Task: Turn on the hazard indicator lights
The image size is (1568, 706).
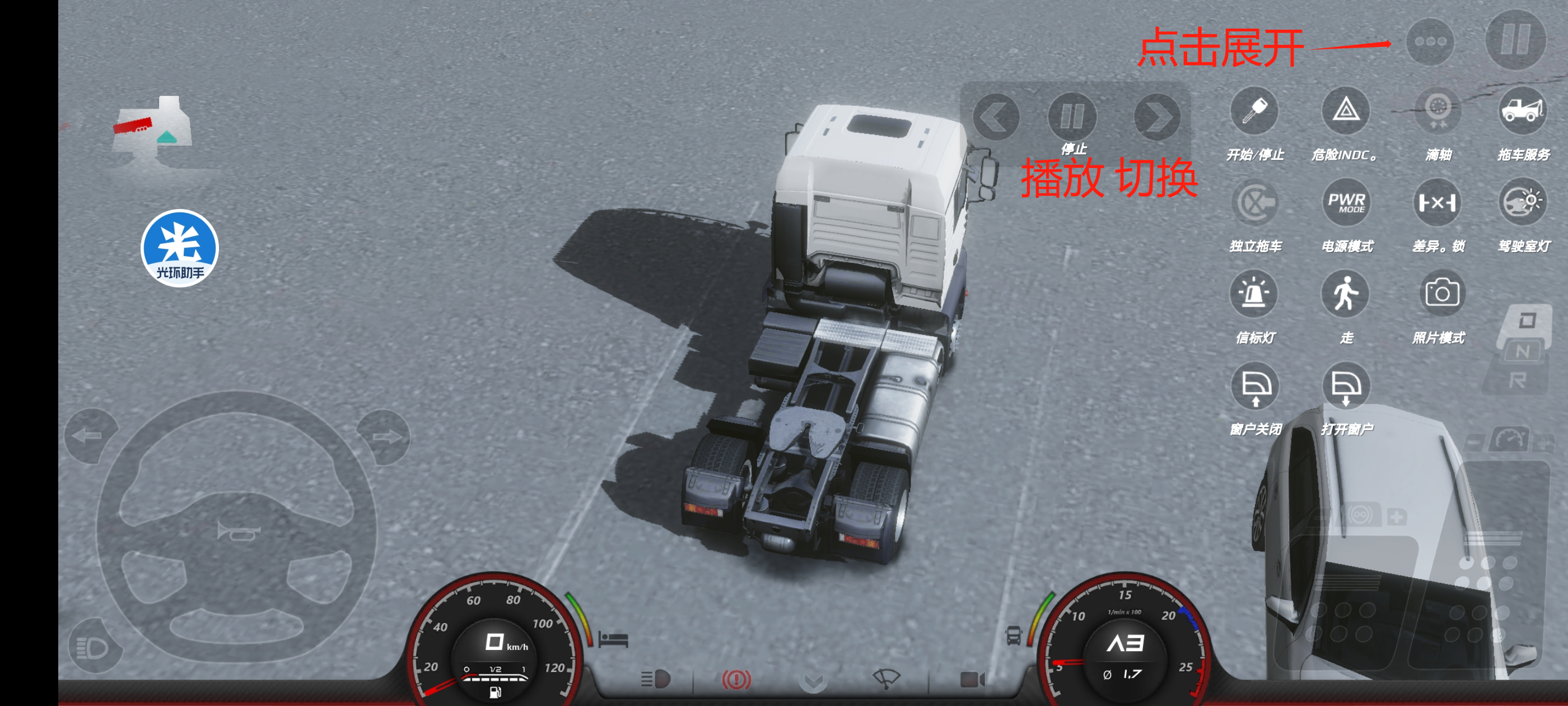Action: (1345, 112)
